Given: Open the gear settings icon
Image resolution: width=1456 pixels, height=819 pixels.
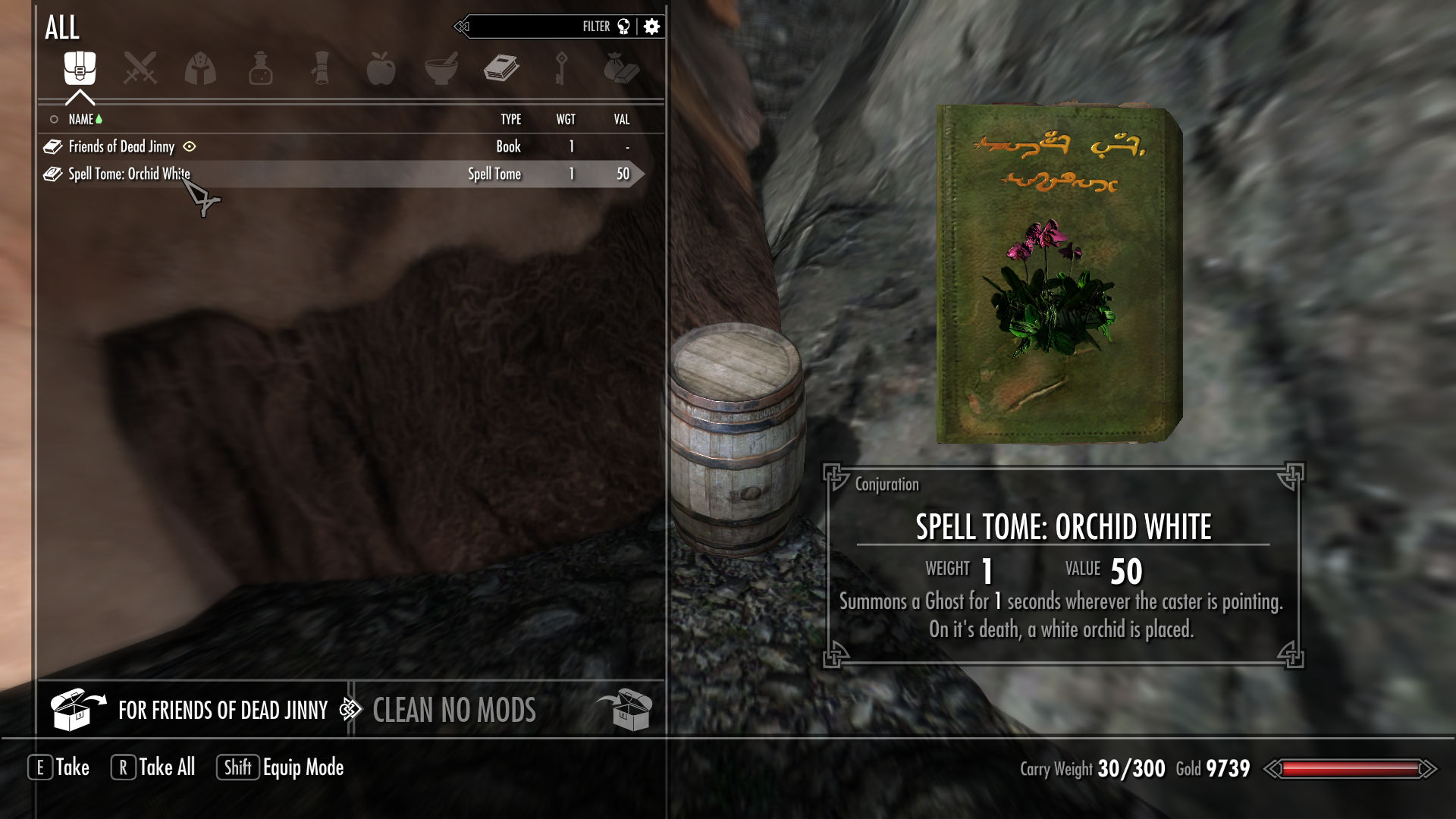Looking at the screenshot, I should point(651,27).
